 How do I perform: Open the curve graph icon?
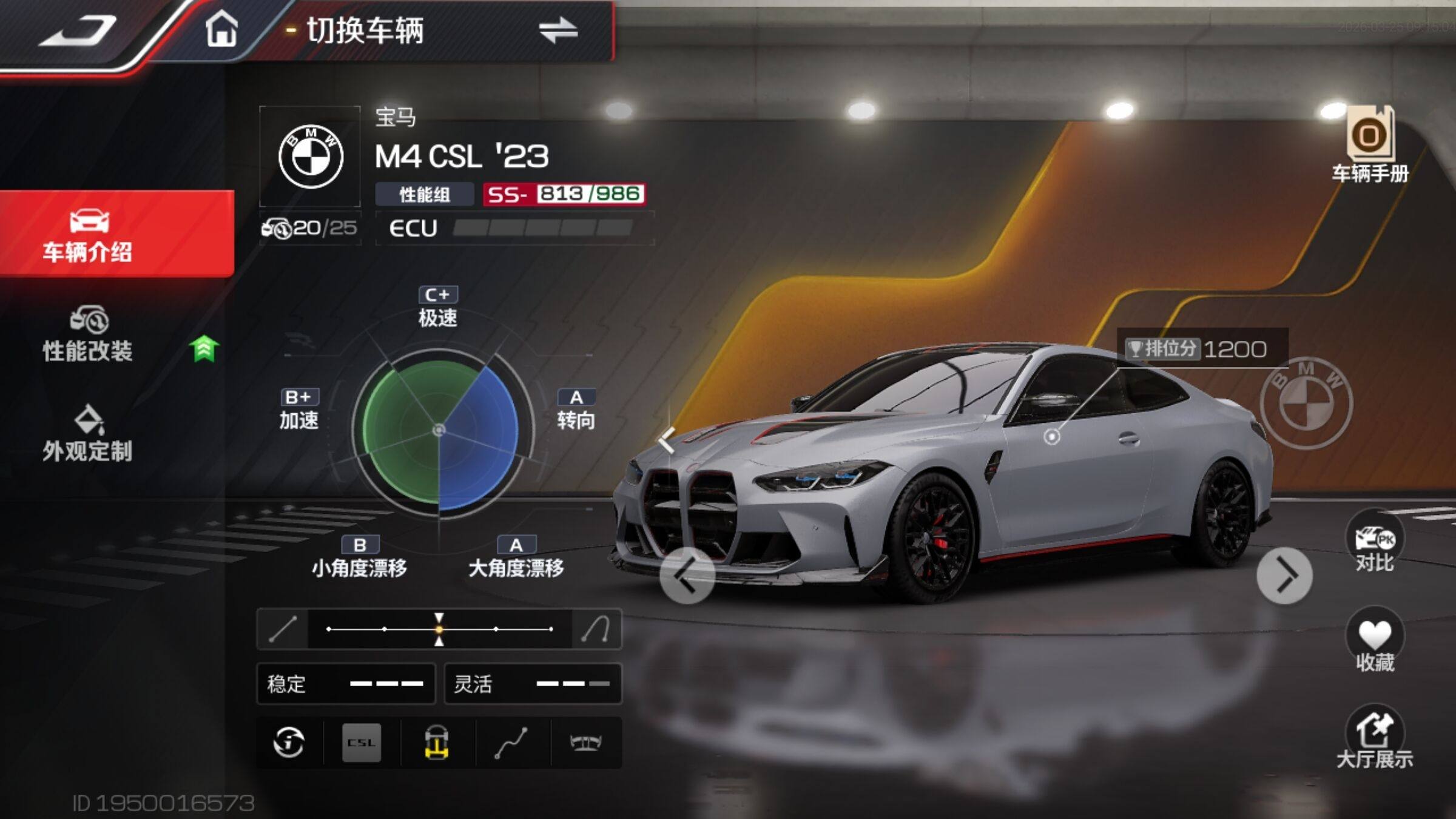(x=511, y=743)
